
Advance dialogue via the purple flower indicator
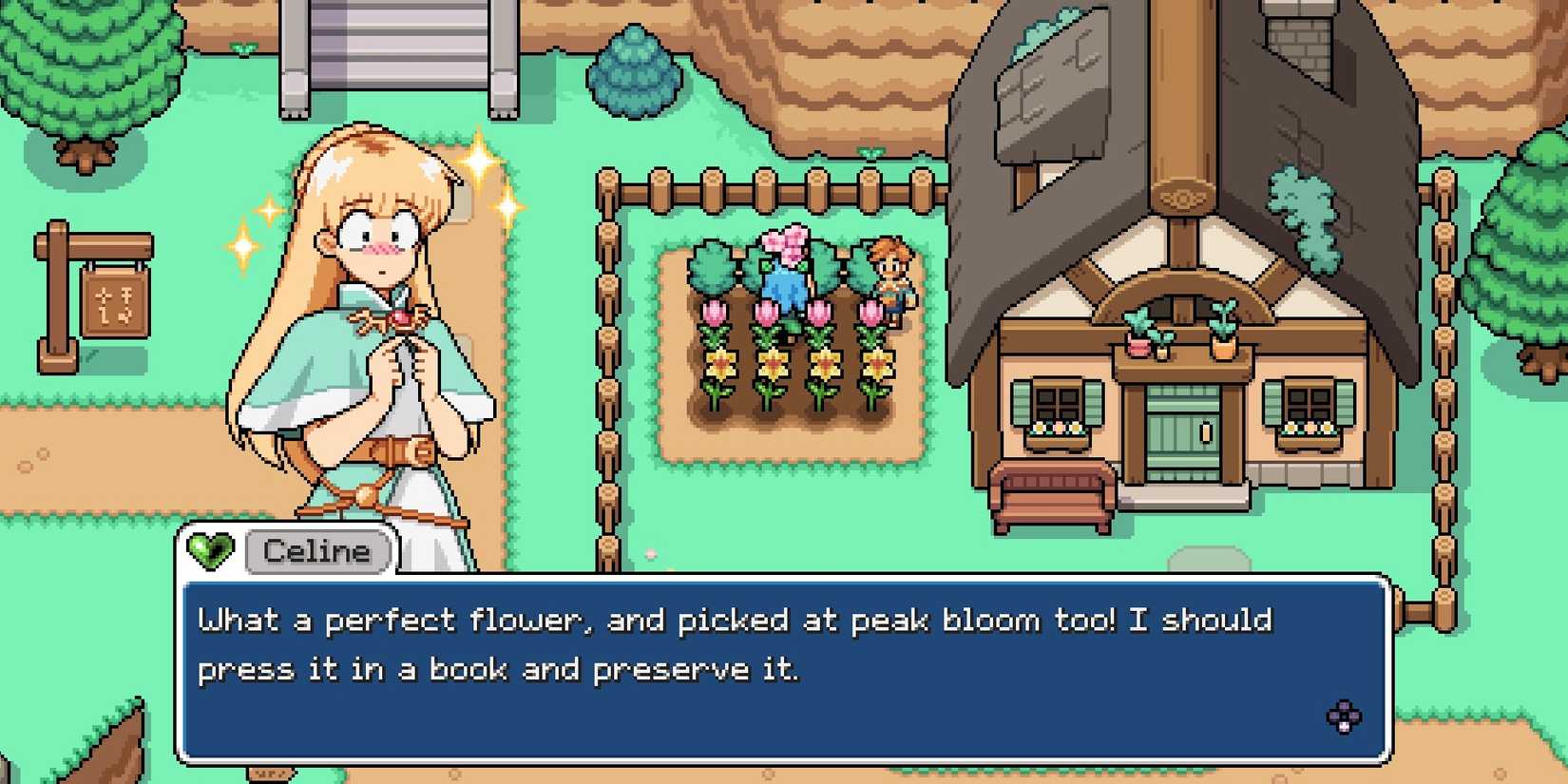(1343, 717)
